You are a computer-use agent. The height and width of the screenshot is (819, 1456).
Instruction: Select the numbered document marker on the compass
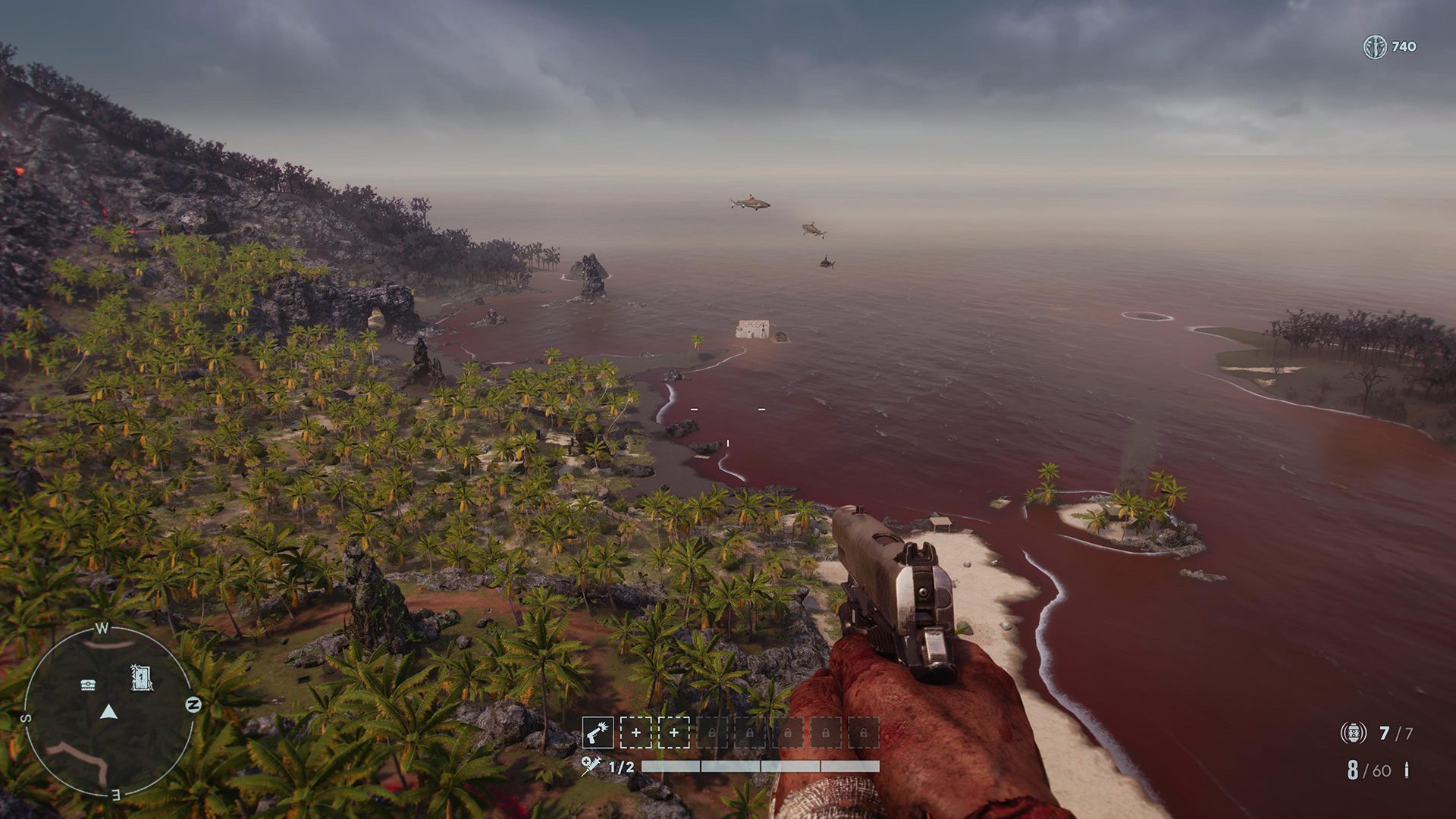click(141, 676)
